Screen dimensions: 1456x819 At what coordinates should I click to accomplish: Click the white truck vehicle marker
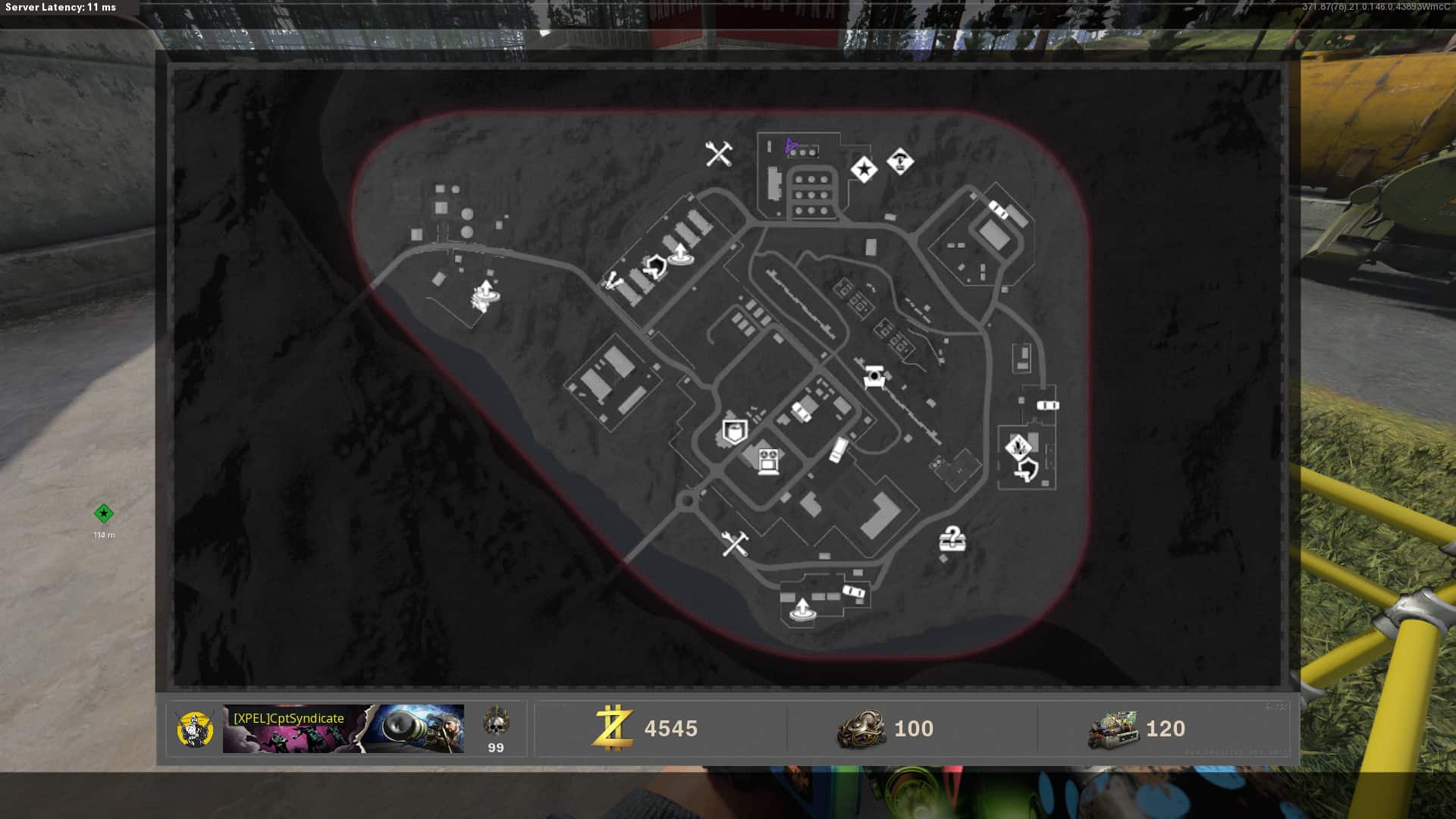point(838,449)
